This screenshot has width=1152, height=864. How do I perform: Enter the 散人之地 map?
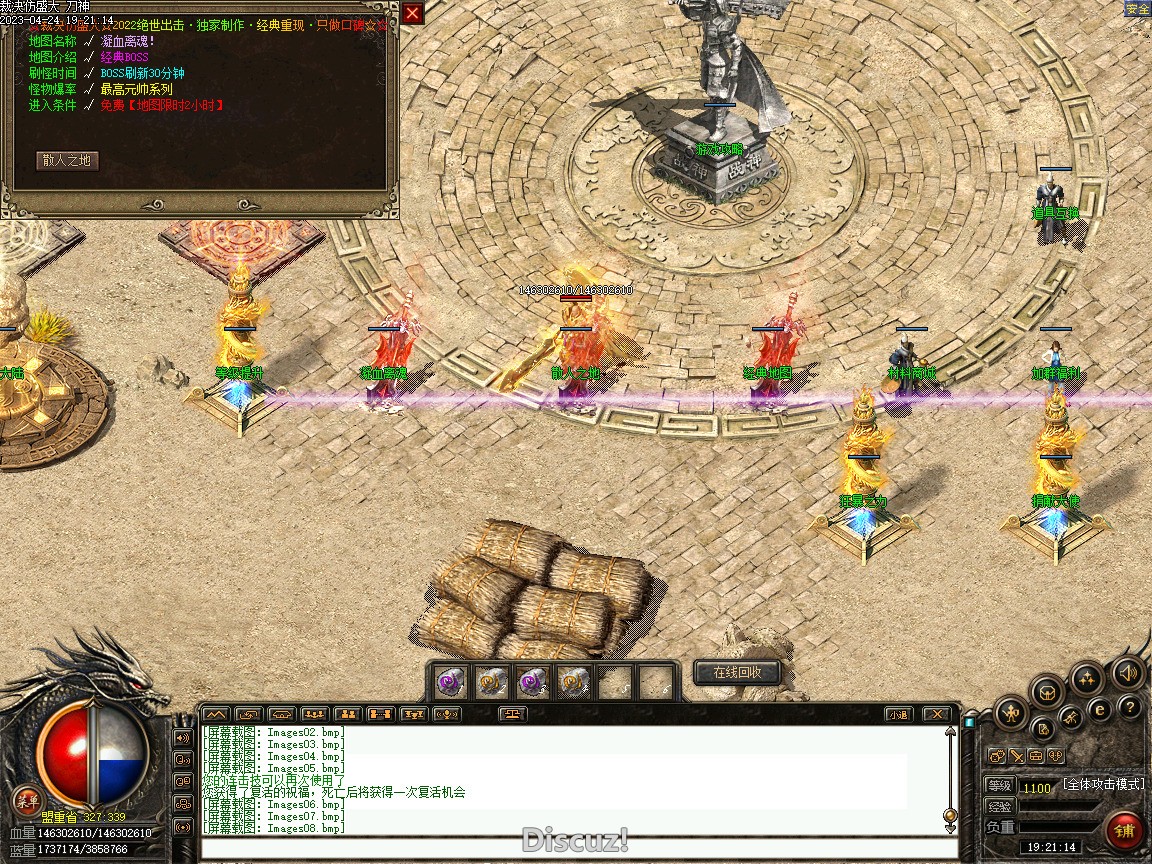coord(68,160)
